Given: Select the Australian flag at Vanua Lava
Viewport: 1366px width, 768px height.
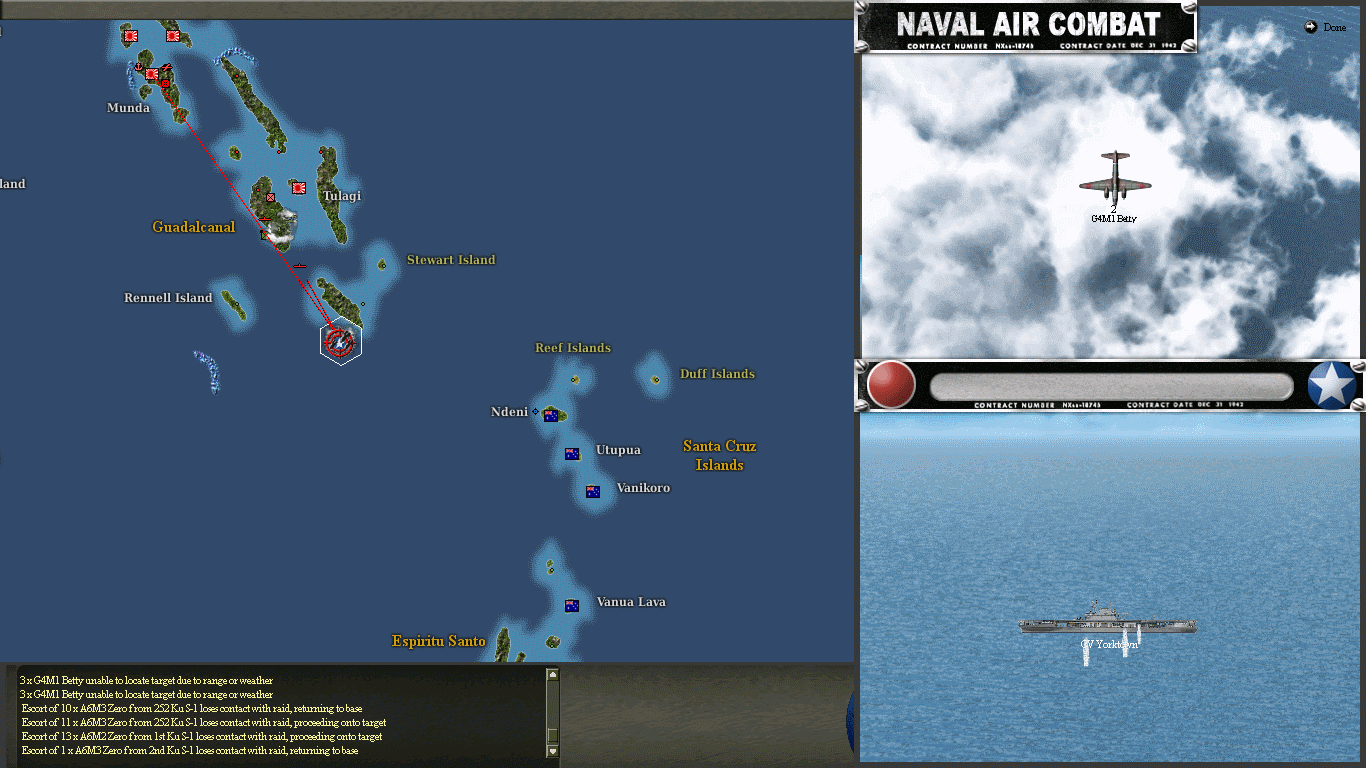Looking at the screenshot, I should pos(571,604).
